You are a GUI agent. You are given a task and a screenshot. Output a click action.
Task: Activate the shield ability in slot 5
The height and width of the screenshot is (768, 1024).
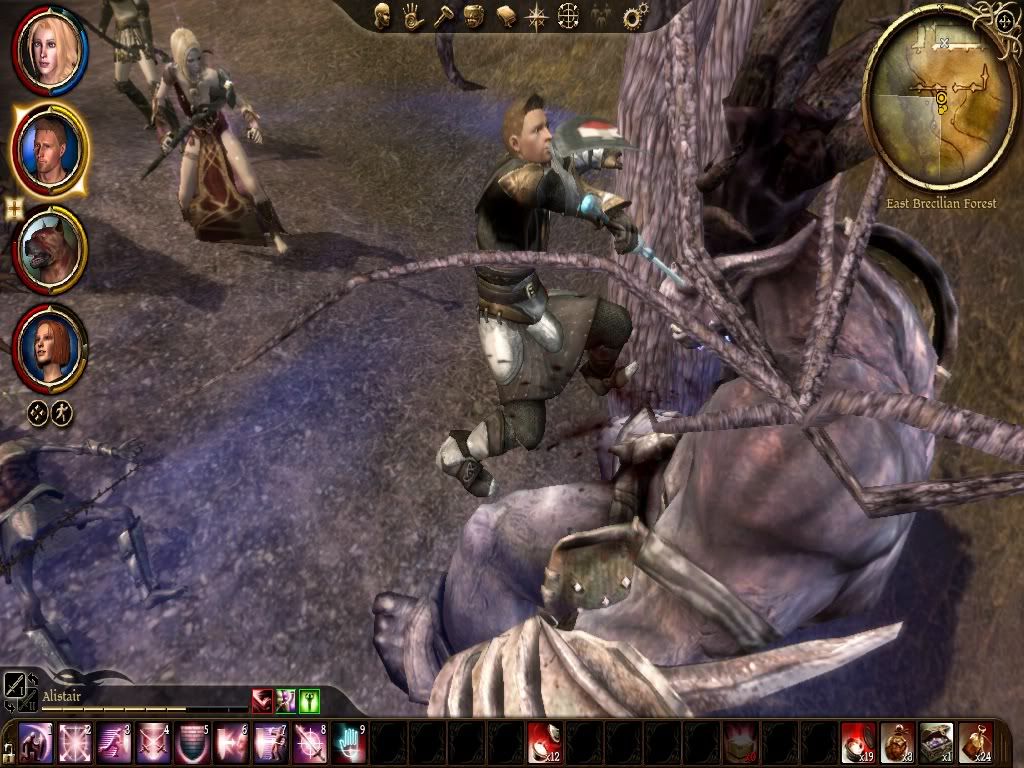pyautogui.click(x=192, y=743)
